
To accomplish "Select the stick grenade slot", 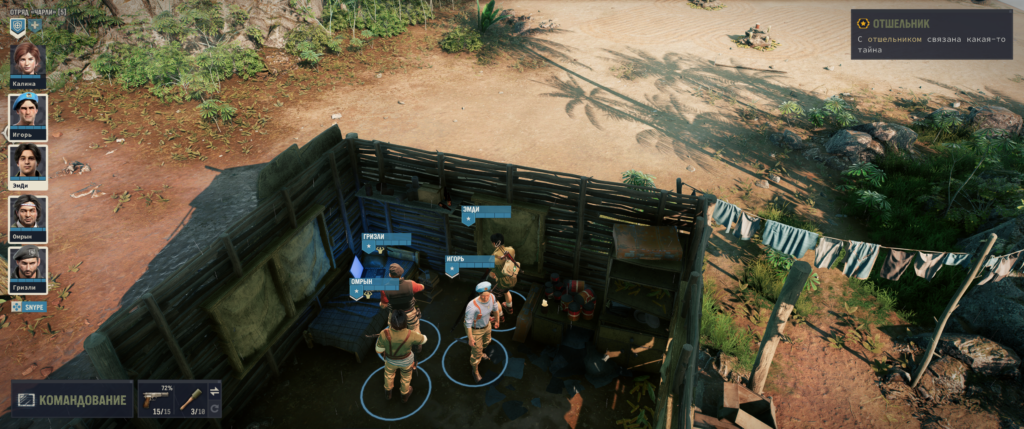I will [x=190, y=398].
